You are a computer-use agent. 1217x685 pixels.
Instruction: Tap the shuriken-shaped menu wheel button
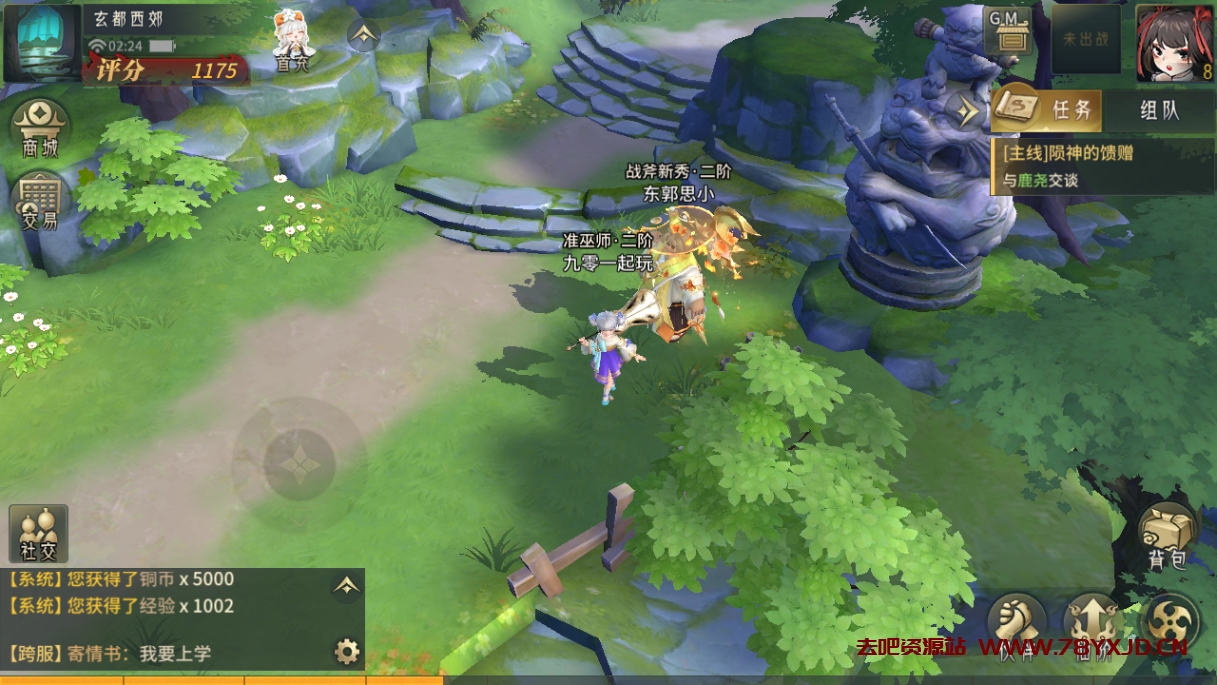1169,622
